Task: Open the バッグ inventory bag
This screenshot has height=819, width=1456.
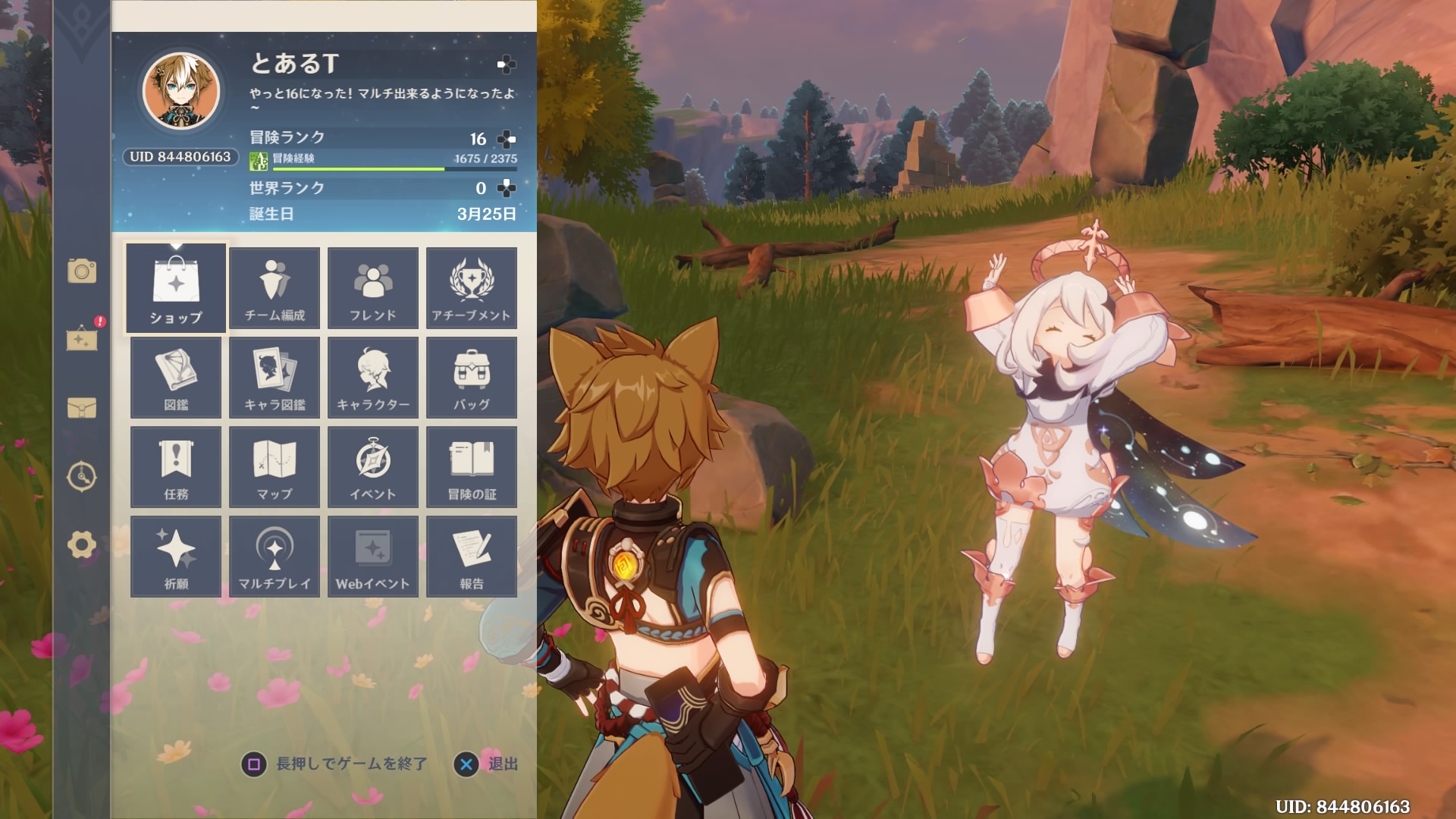Action: pos(472,378)
